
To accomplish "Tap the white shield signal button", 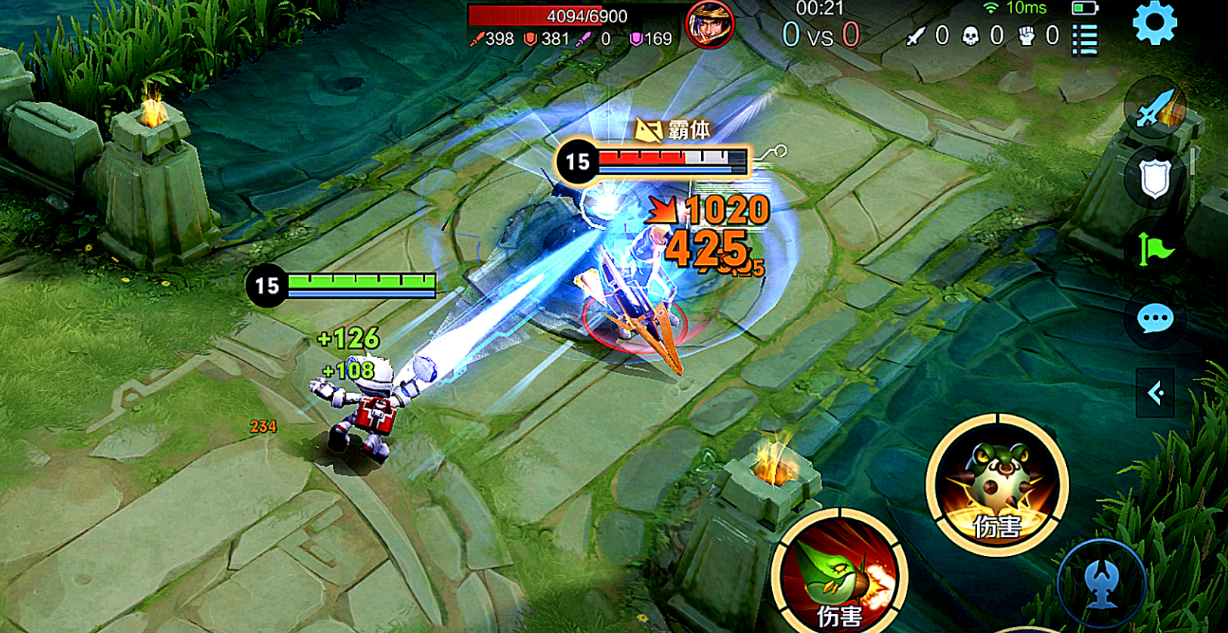I will point(1154,178).
